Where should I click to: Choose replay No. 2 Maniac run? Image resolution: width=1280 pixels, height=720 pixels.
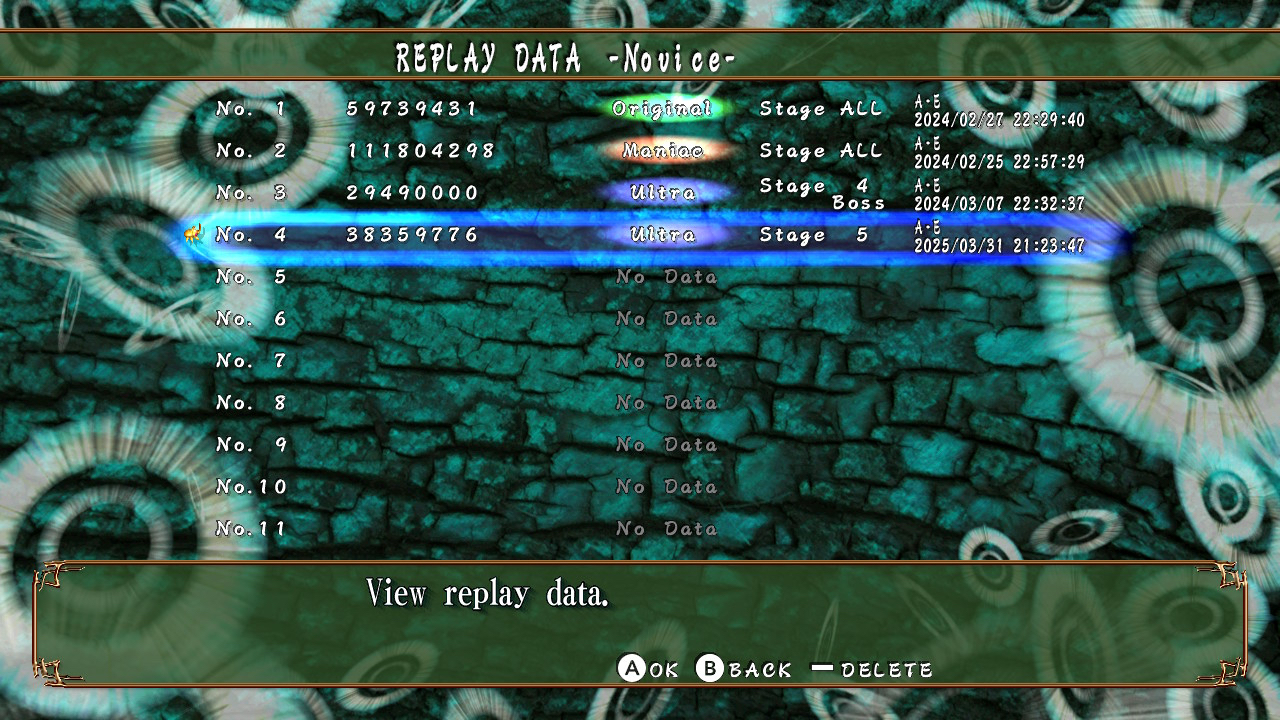click(650, 150)
